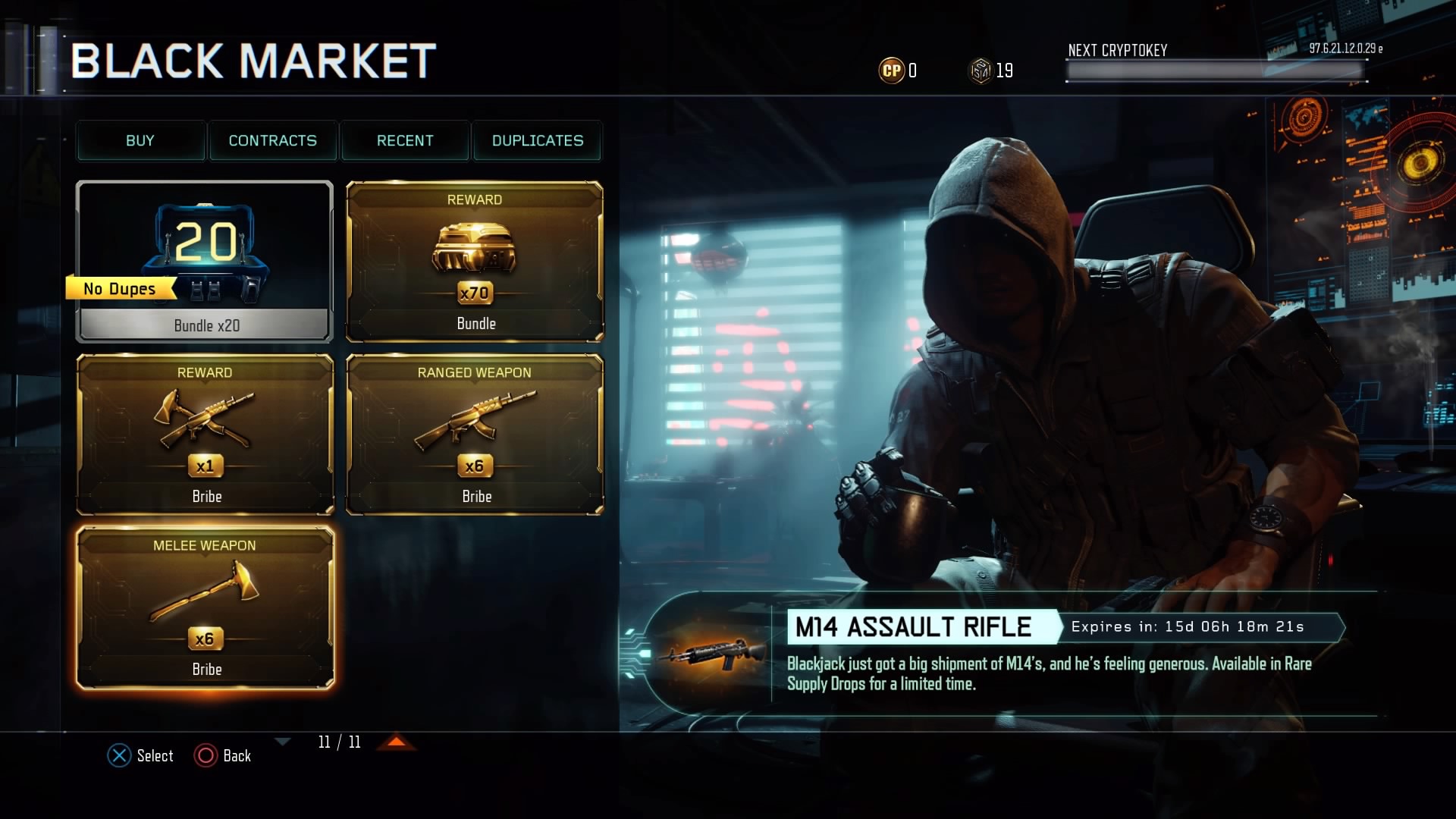
Task: Click the orange up arrow page indicator
Action: pos(397,742)
